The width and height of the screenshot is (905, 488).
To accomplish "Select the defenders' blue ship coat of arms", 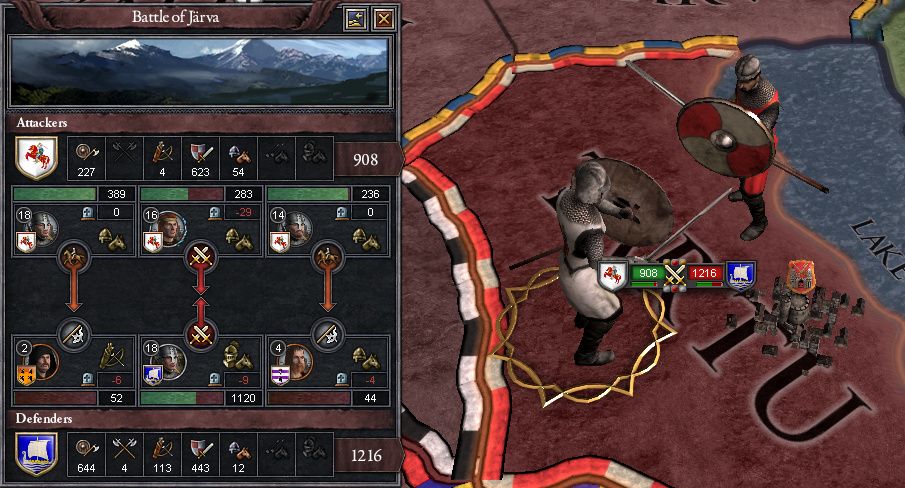I will (x=36, y=452).
